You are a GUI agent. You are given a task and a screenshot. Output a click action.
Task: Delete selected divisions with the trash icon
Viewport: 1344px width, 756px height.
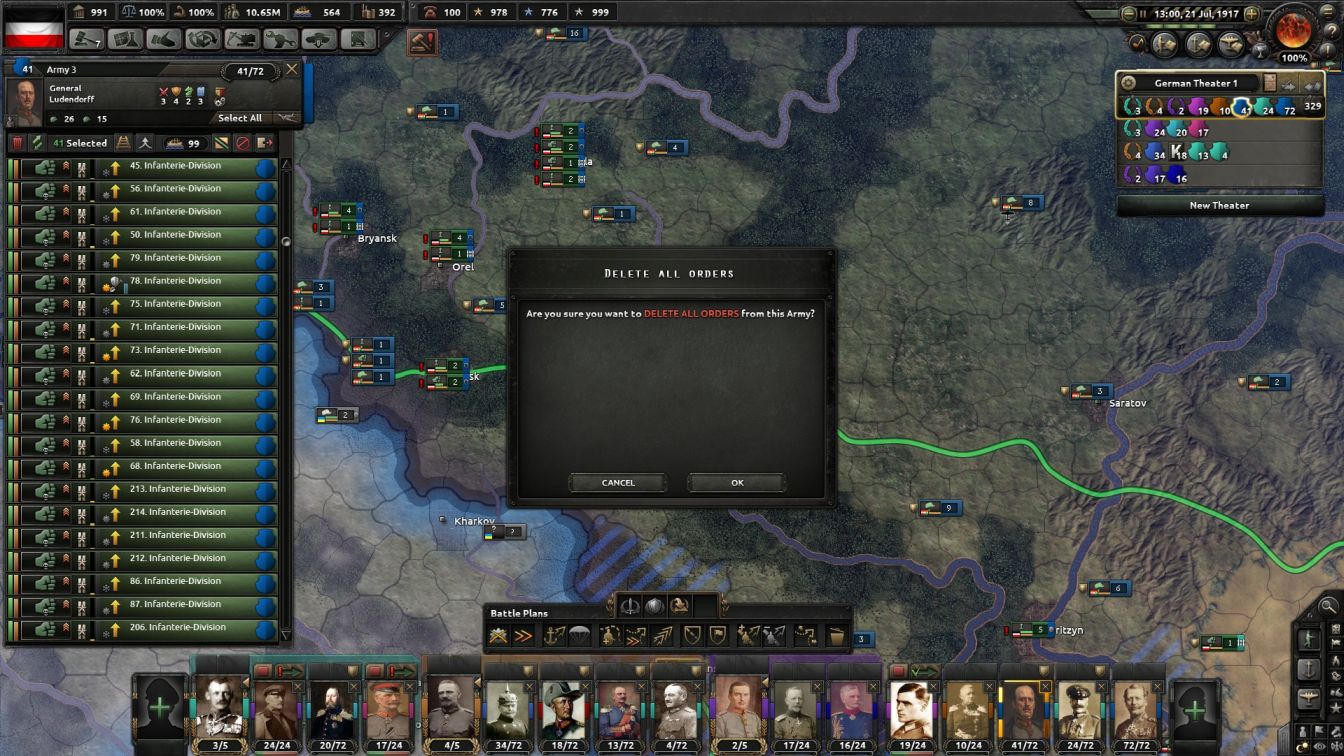click(19, 143)
